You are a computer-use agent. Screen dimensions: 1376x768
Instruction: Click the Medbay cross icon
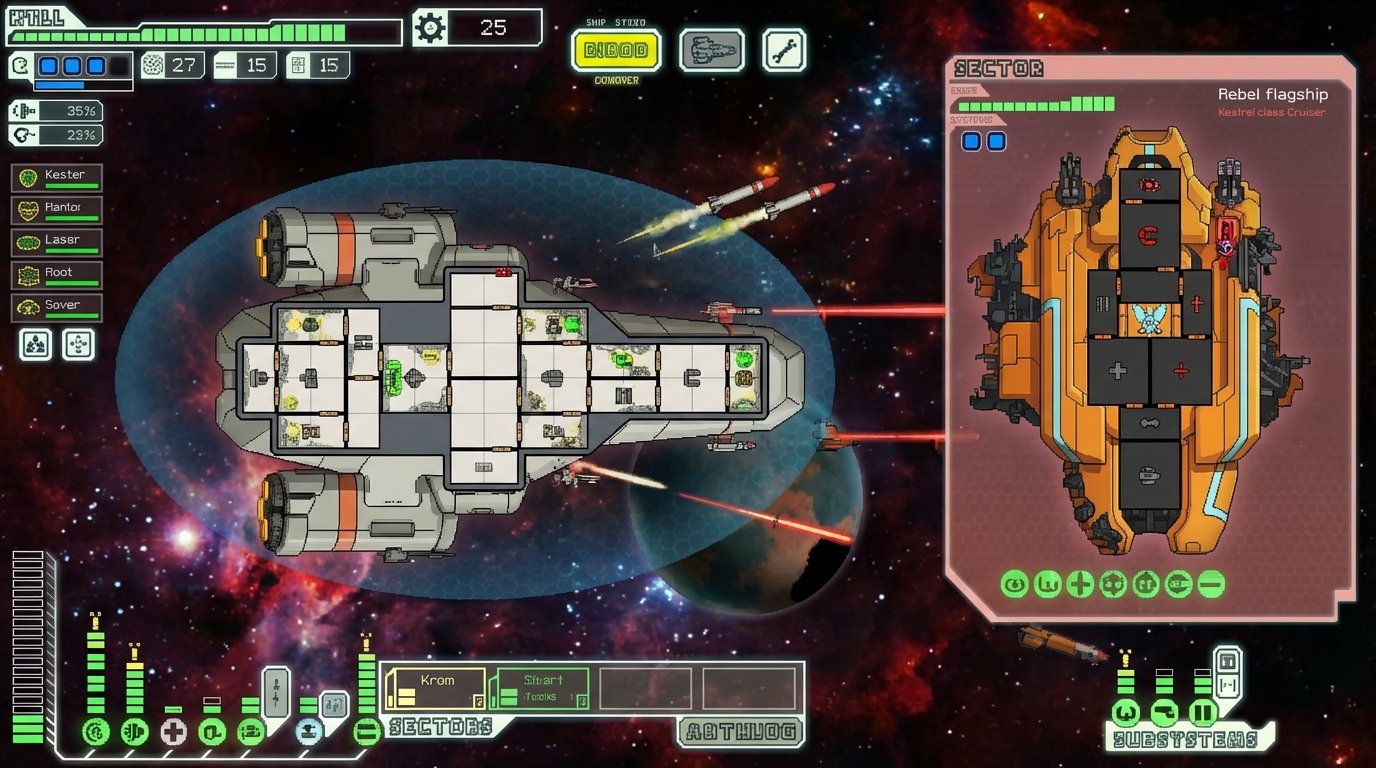175,731
